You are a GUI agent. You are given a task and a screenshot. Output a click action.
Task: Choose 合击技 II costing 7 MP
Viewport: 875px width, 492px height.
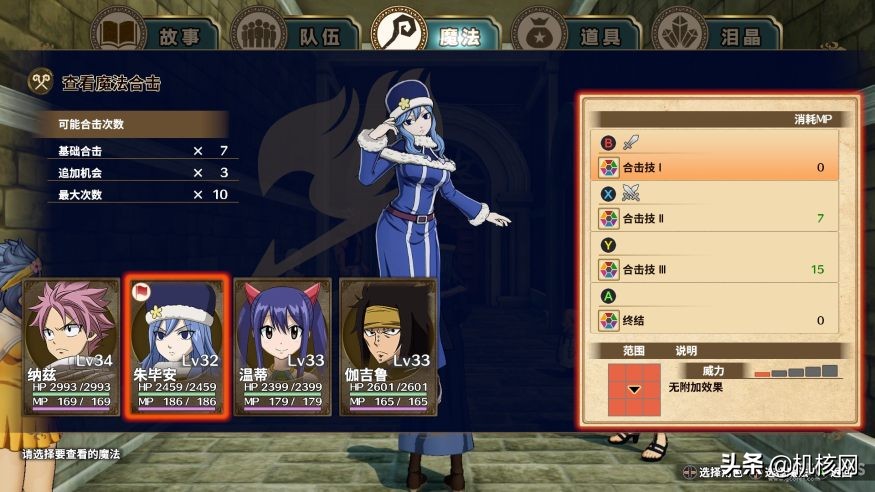pos(714,218)
